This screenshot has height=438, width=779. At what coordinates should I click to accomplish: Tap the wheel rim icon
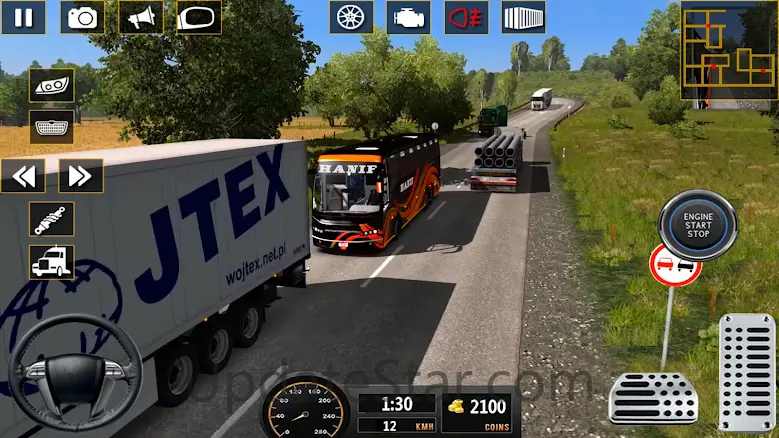click(351, 17)
